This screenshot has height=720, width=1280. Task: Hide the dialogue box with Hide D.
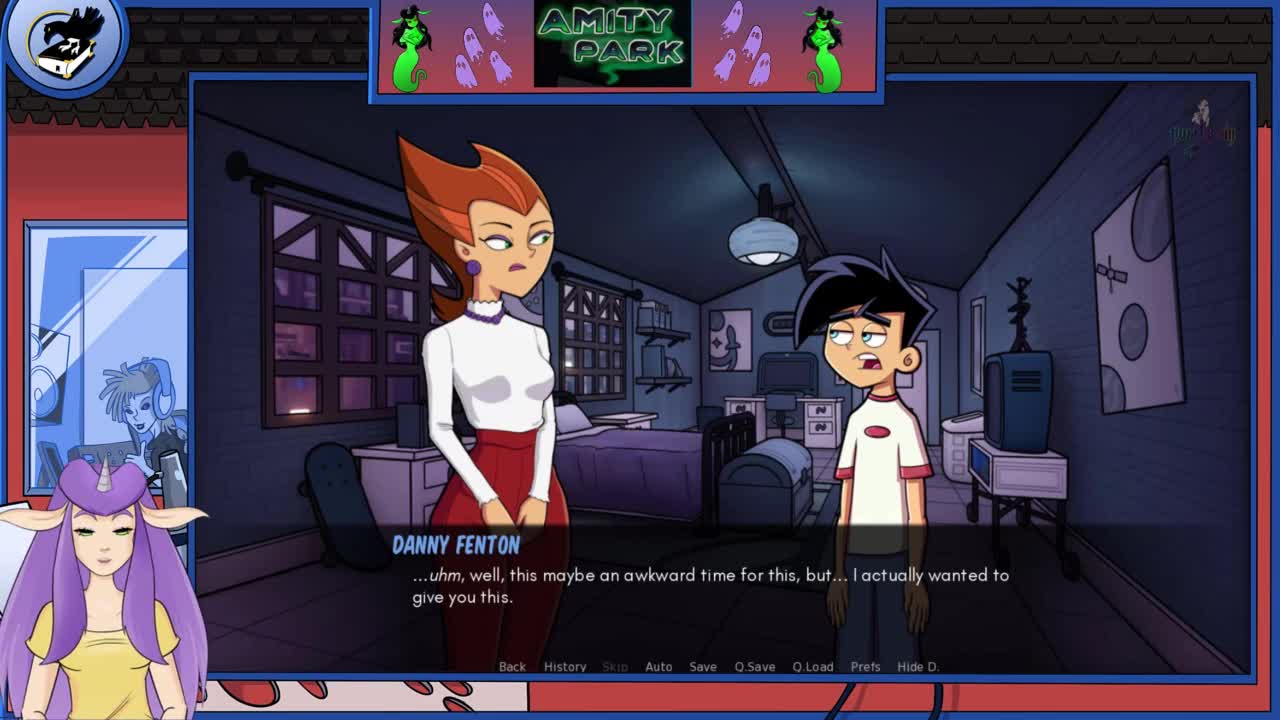918,667
